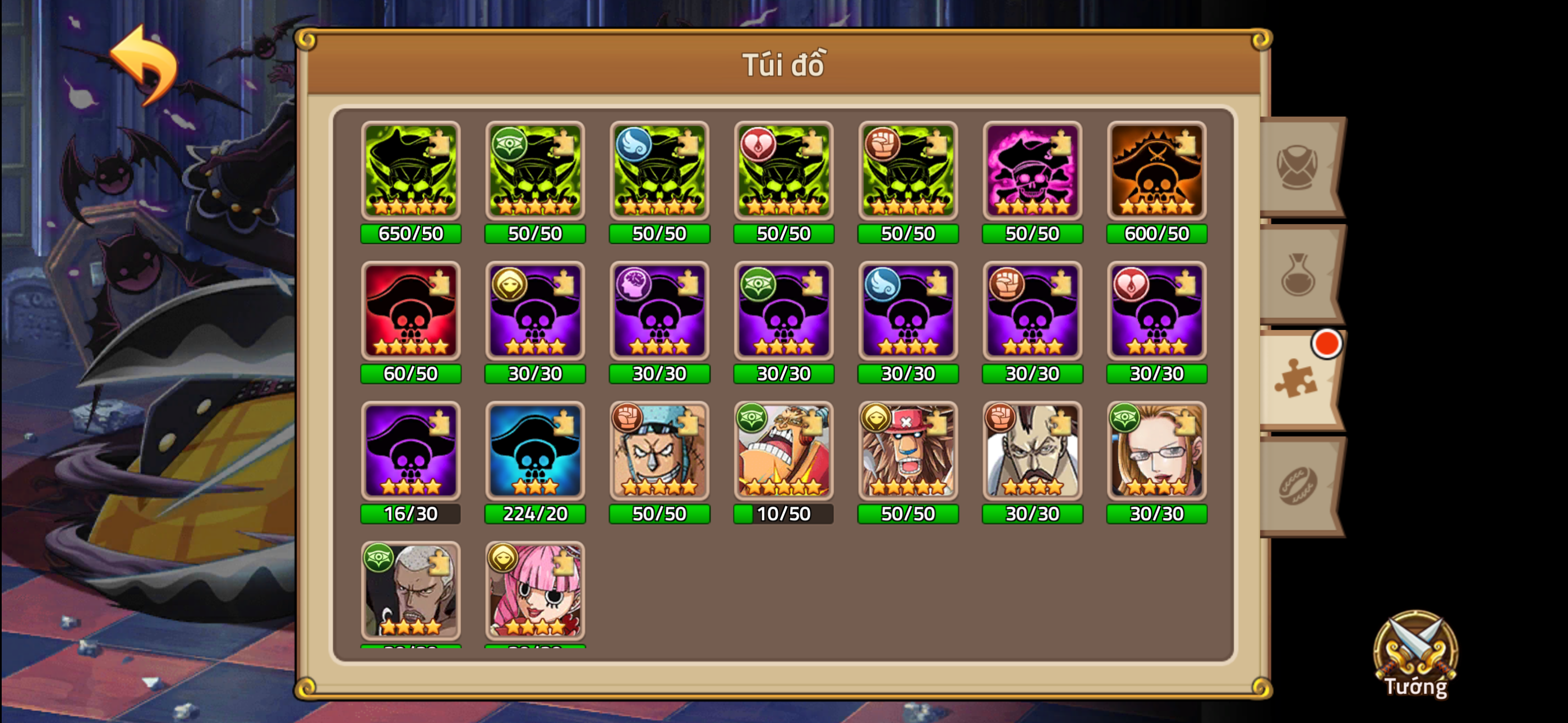Open the Kalifa 30/30 character shard
The height and width of the screenshot is (723, 1568).
coord(1156,453)
